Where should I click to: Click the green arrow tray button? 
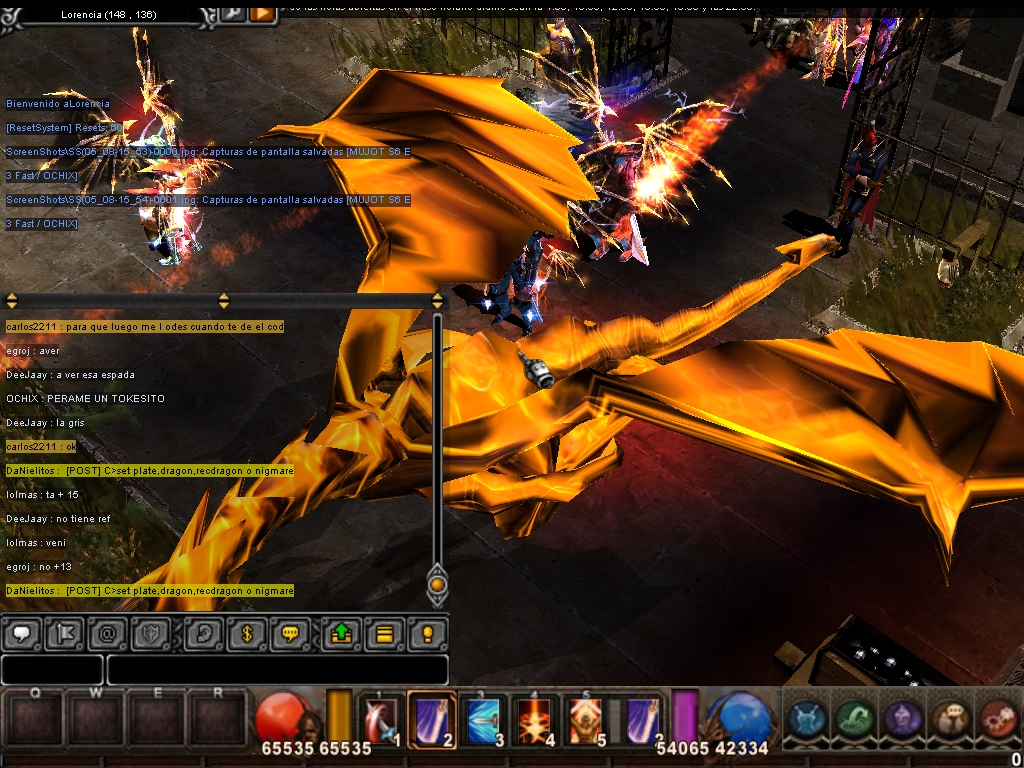341,634
